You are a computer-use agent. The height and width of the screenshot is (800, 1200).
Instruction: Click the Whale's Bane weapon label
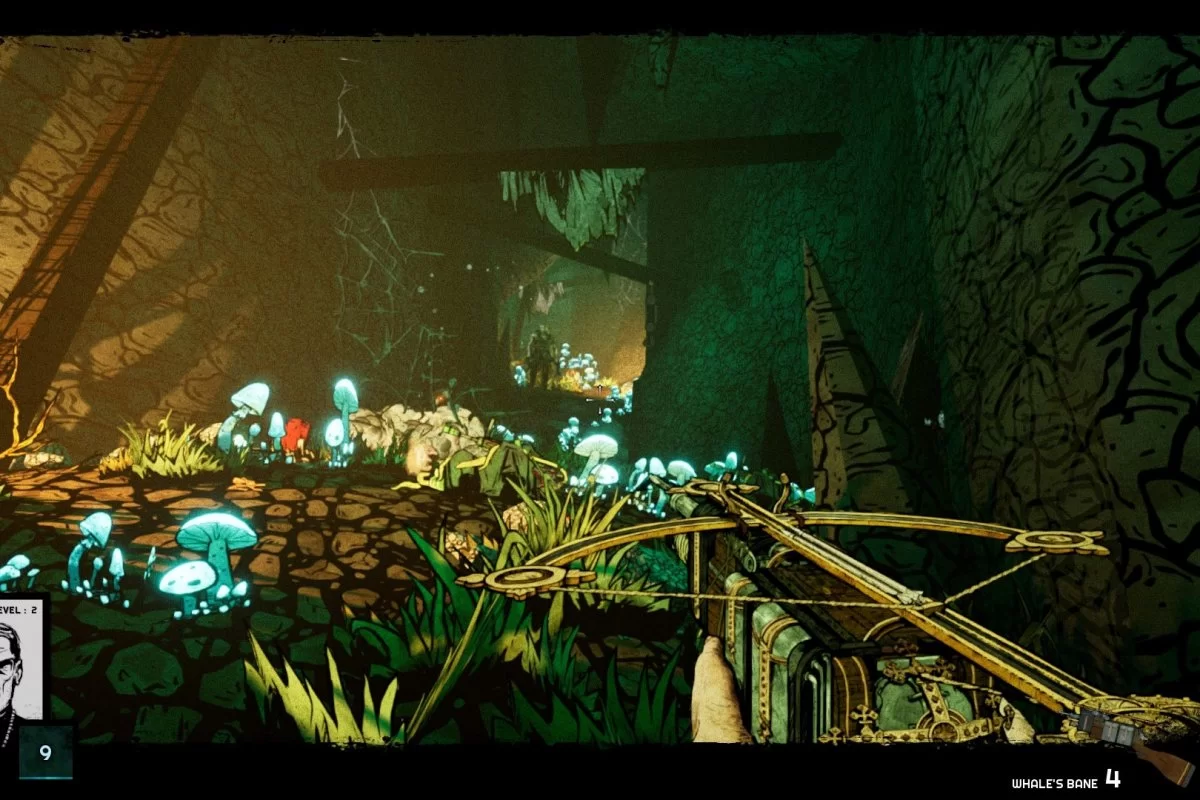pos(1053,782)
